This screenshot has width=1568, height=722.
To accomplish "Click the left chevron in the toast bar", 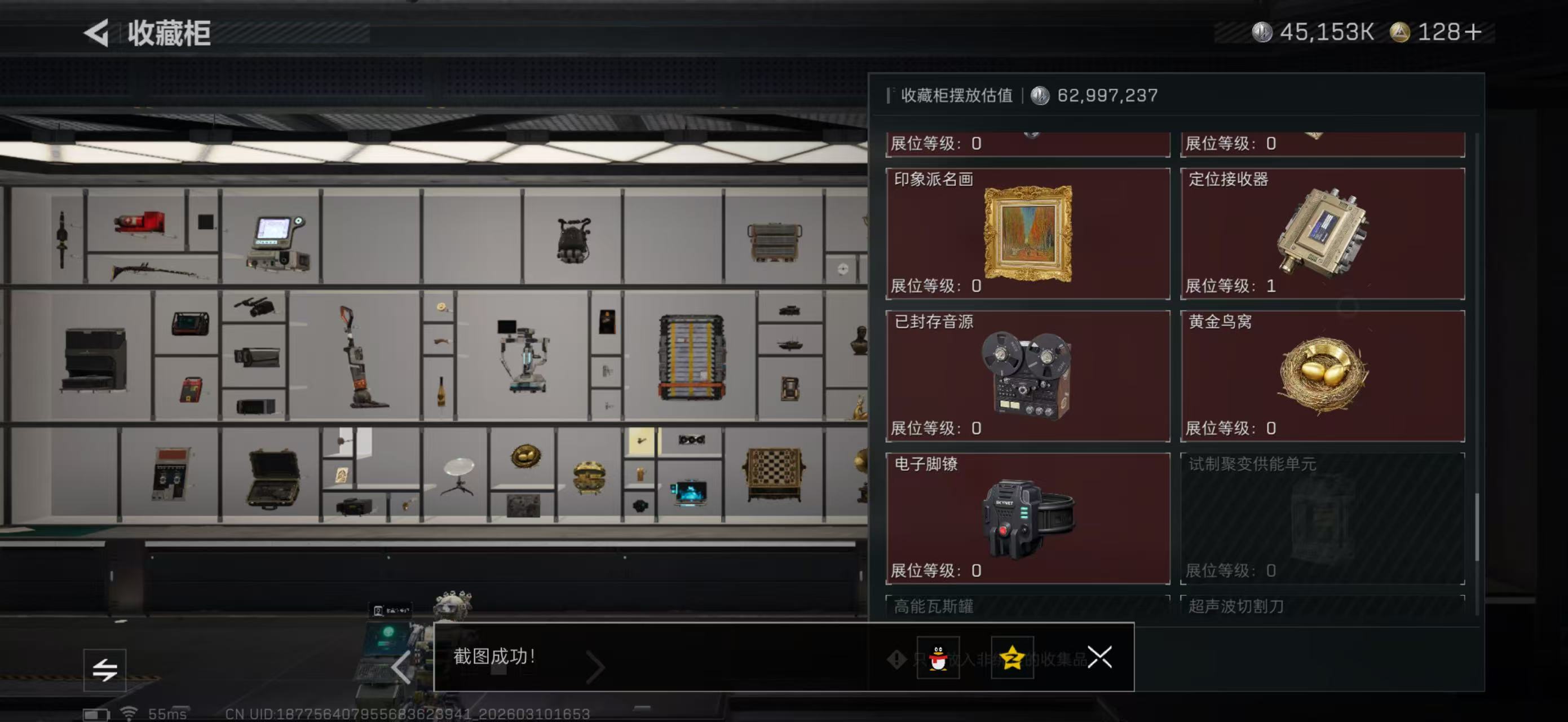I will click(401, 668).
